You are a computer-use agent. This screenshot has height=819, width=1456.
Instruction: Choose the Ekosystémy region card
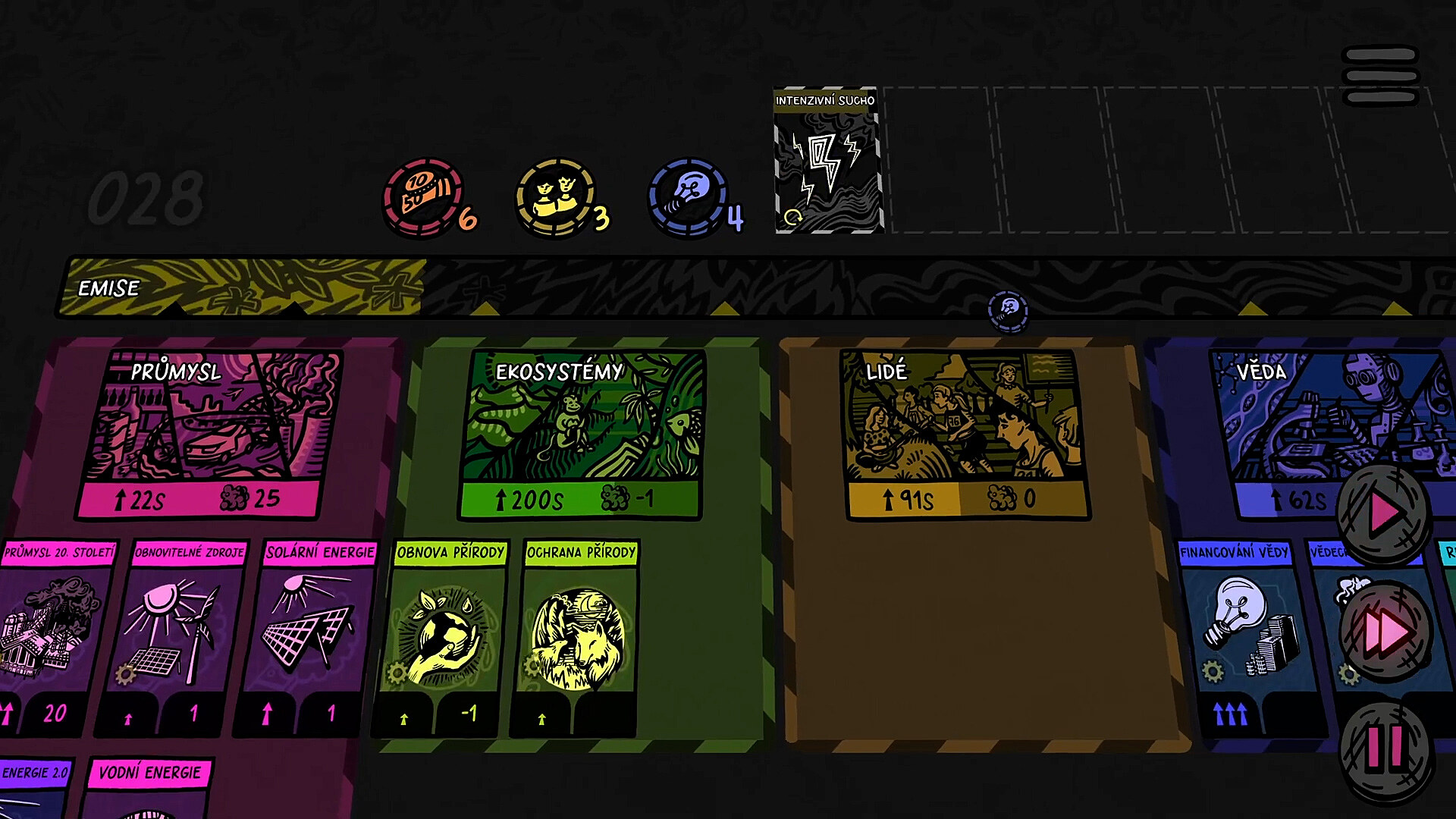[x=582, y=434]
